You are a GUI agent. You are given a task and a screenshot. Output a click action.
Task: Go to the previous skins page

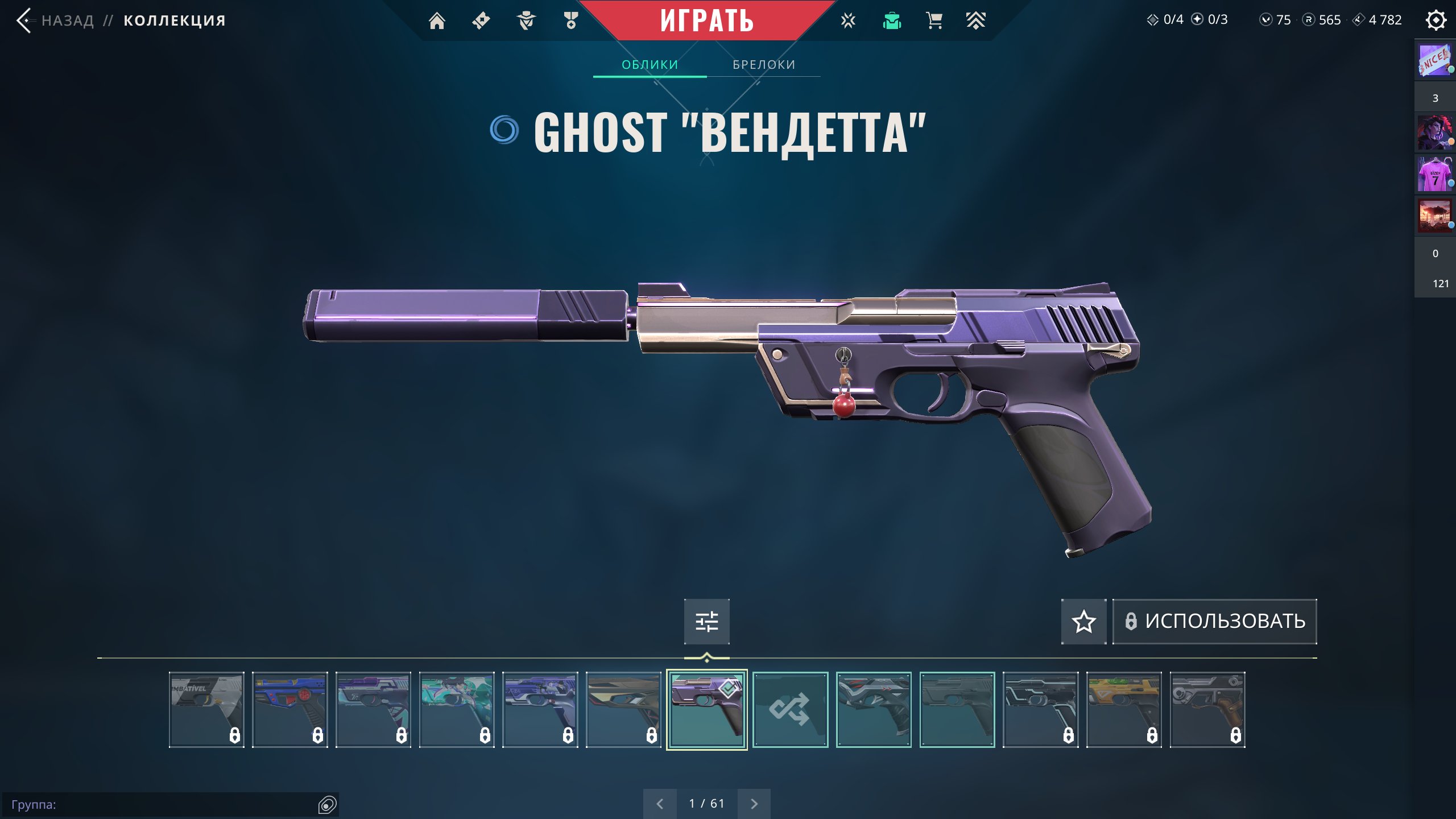coord(660,804)
